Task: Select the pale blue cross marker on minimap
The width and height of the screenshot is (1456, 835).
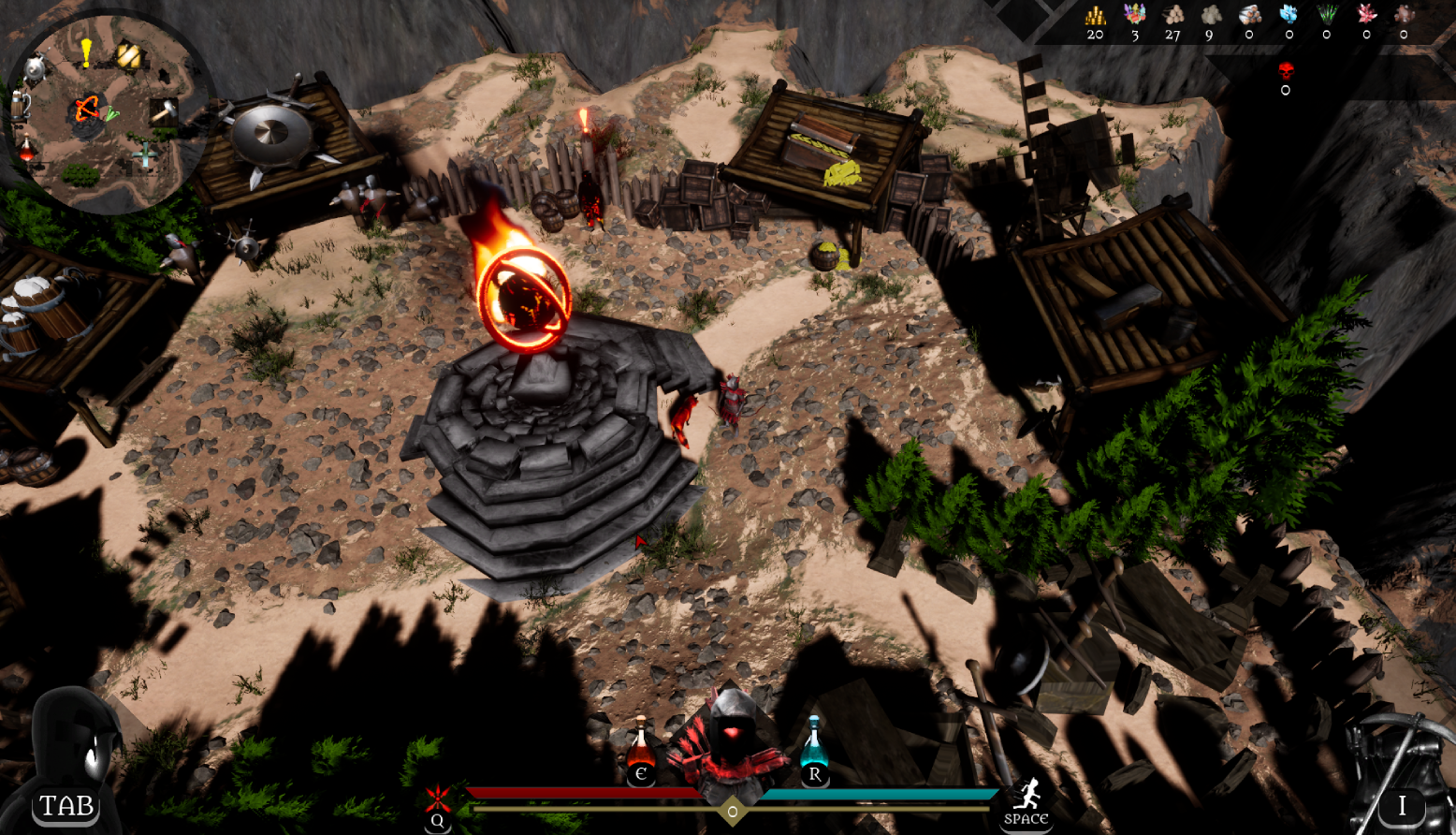Action: 144,154
